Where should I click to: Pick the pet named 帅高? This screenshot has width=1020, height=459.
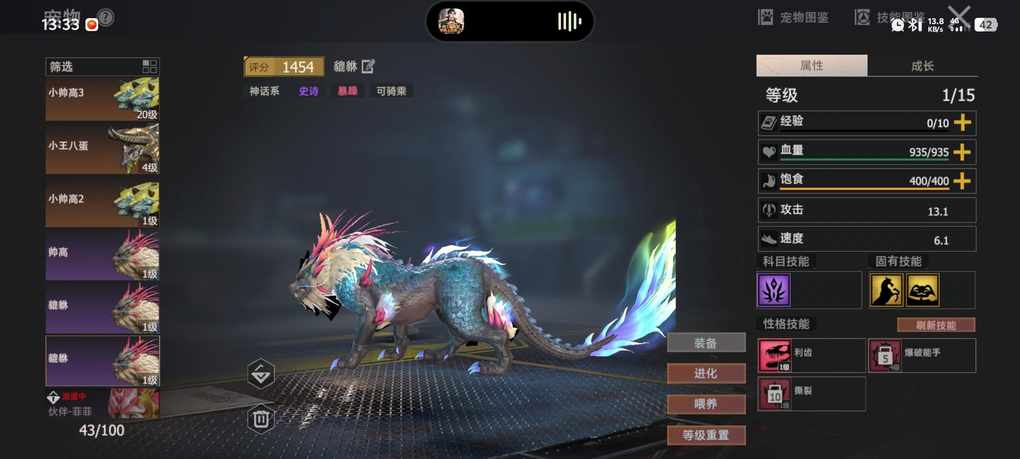[x=102, y=256]
